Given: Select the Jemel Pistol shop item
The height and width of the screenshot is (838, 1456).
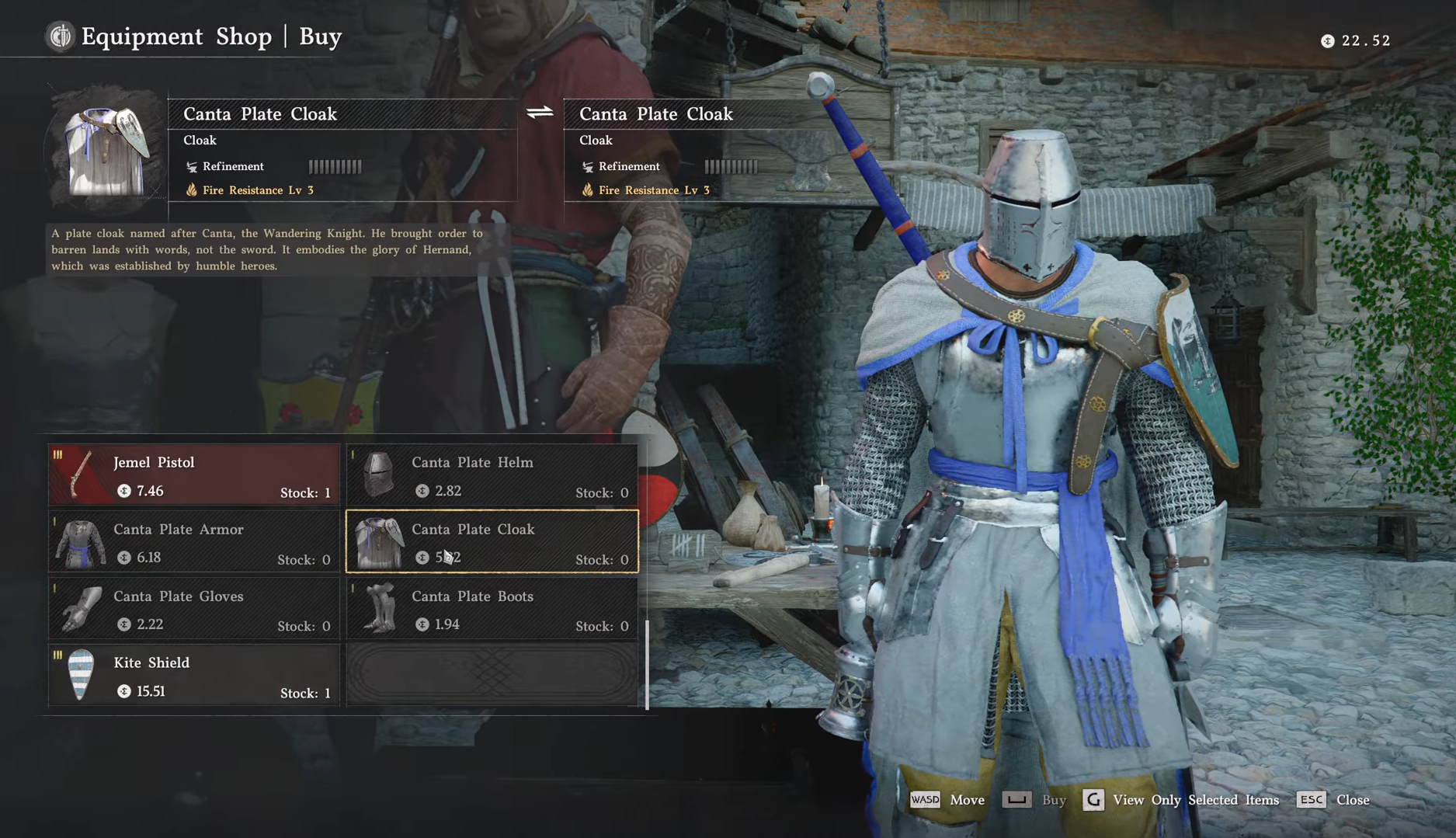Looking at the screenshot, I should click(194, 475).
